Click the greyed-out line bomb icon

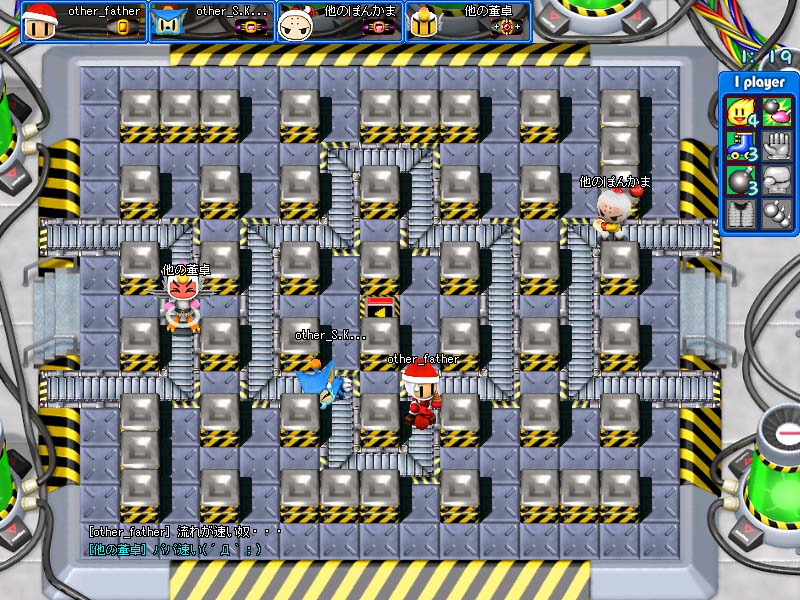pyautogui.click(x=775, y=213)
